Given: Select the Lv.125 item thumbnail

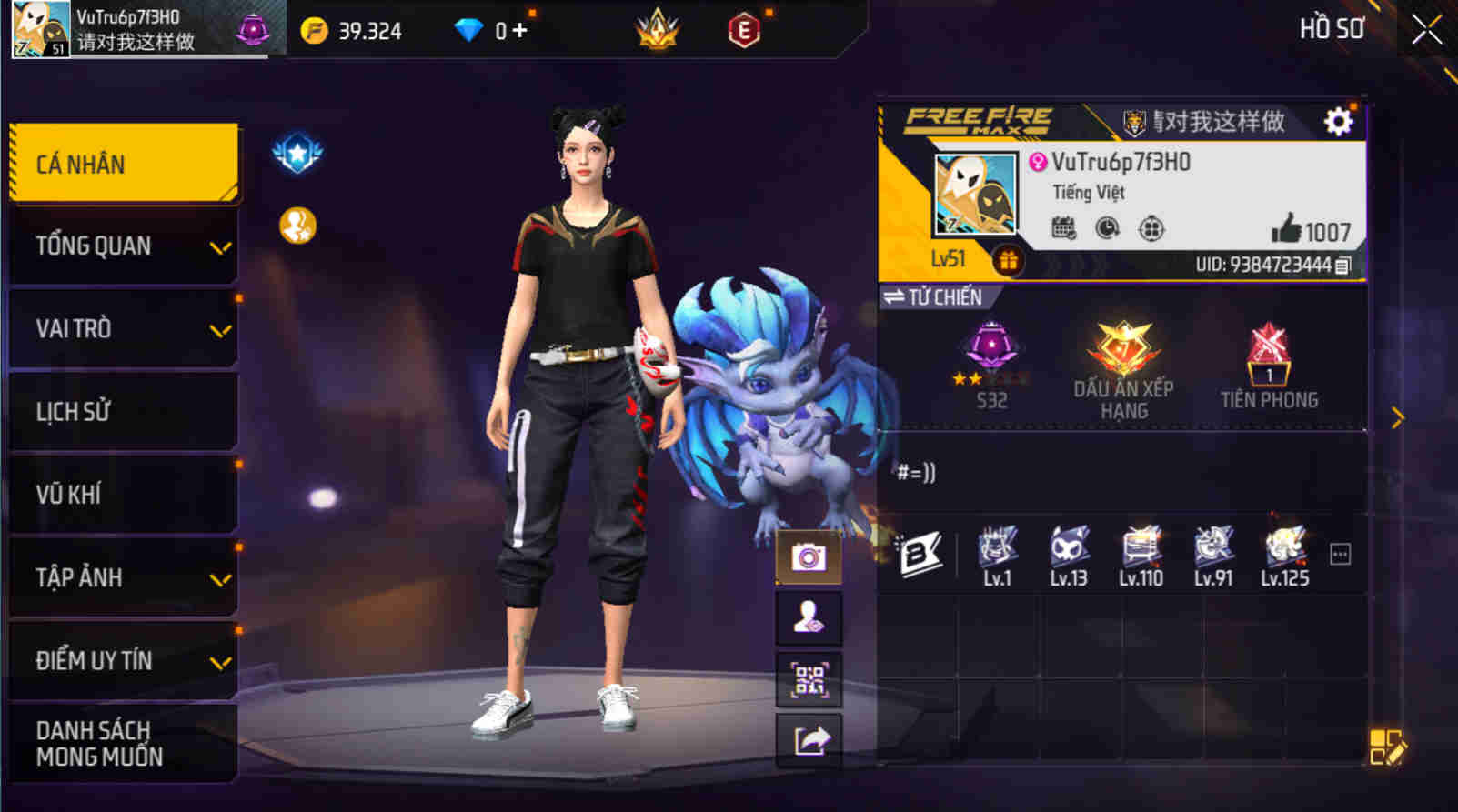Looking at the screenshot, I should 1283,550.
